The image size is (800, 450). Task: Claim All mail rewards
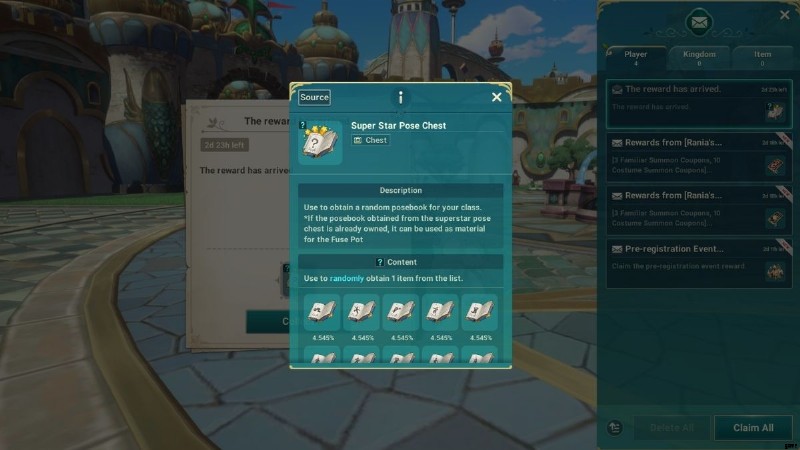click(x=753, y=428)
